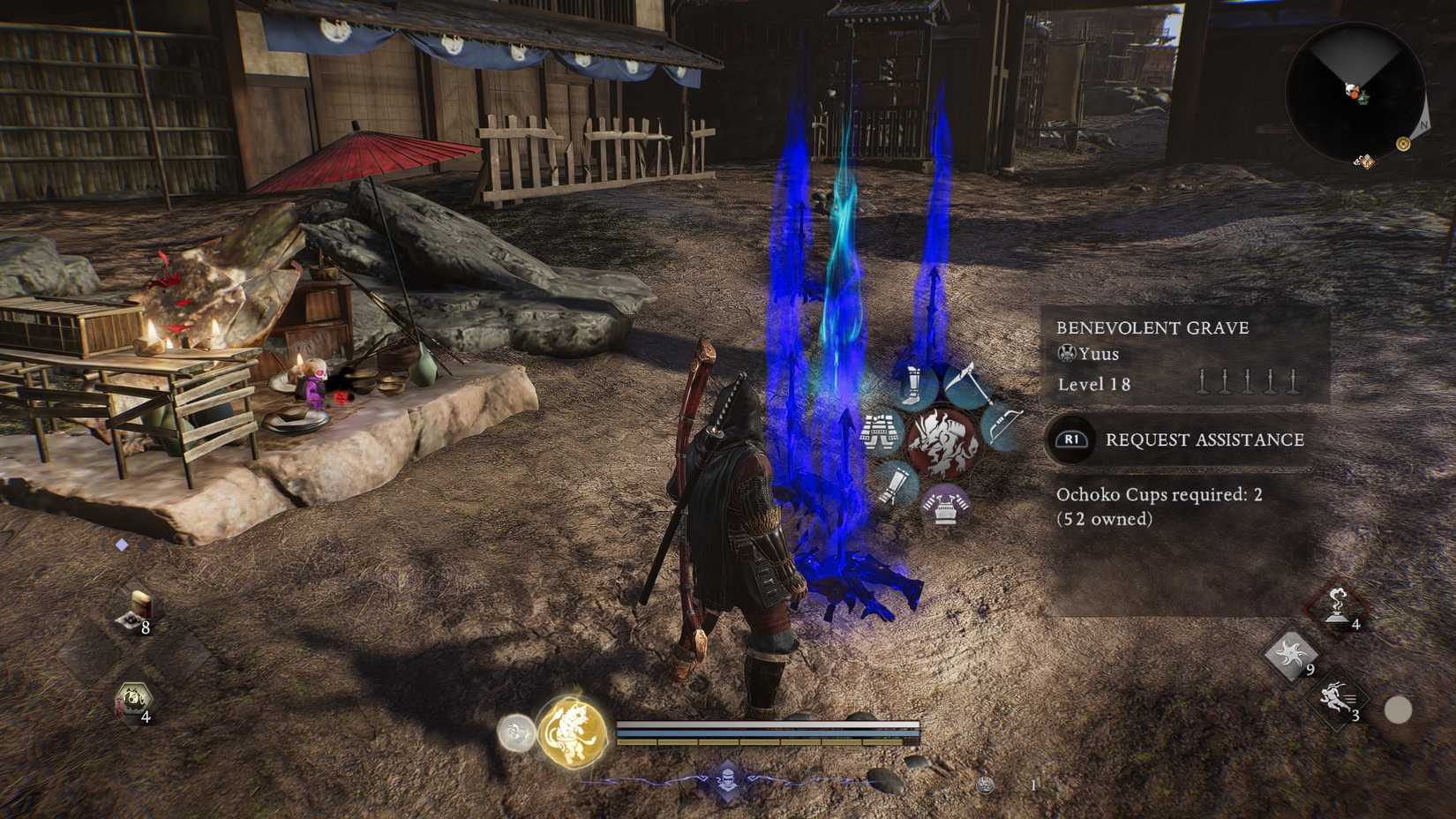Click the hexagonal soul core icon showing 4
Viewport: 1456px width, 819px height.
pyautogui.click(x=133, y=700)
